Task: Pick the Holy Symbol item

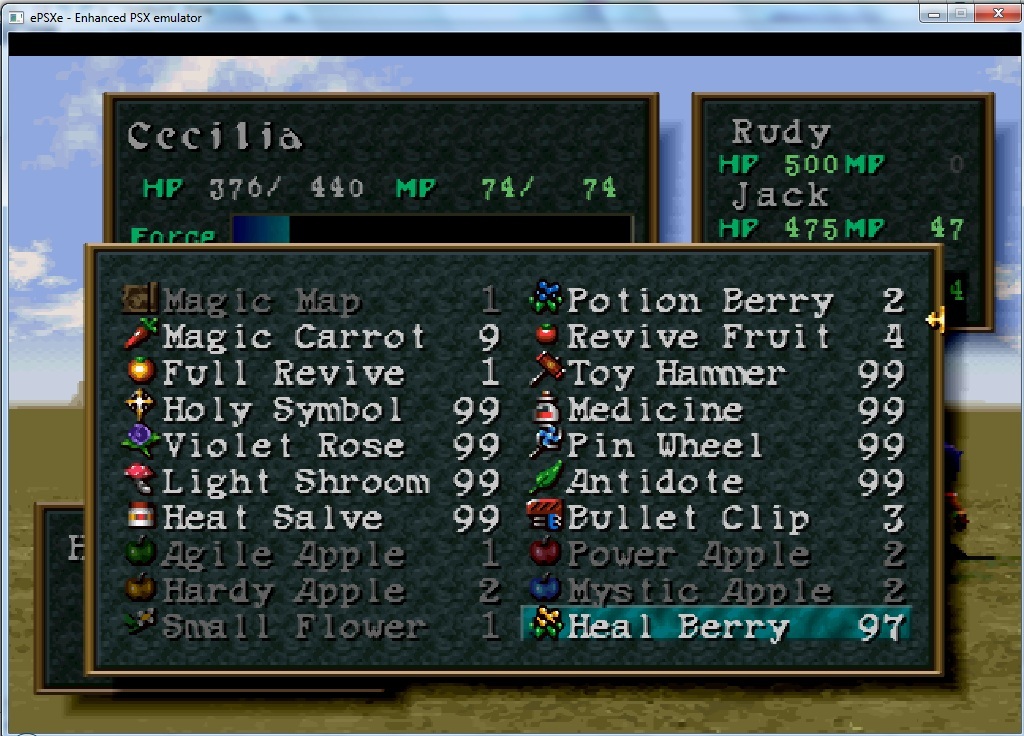Action: 283,410
